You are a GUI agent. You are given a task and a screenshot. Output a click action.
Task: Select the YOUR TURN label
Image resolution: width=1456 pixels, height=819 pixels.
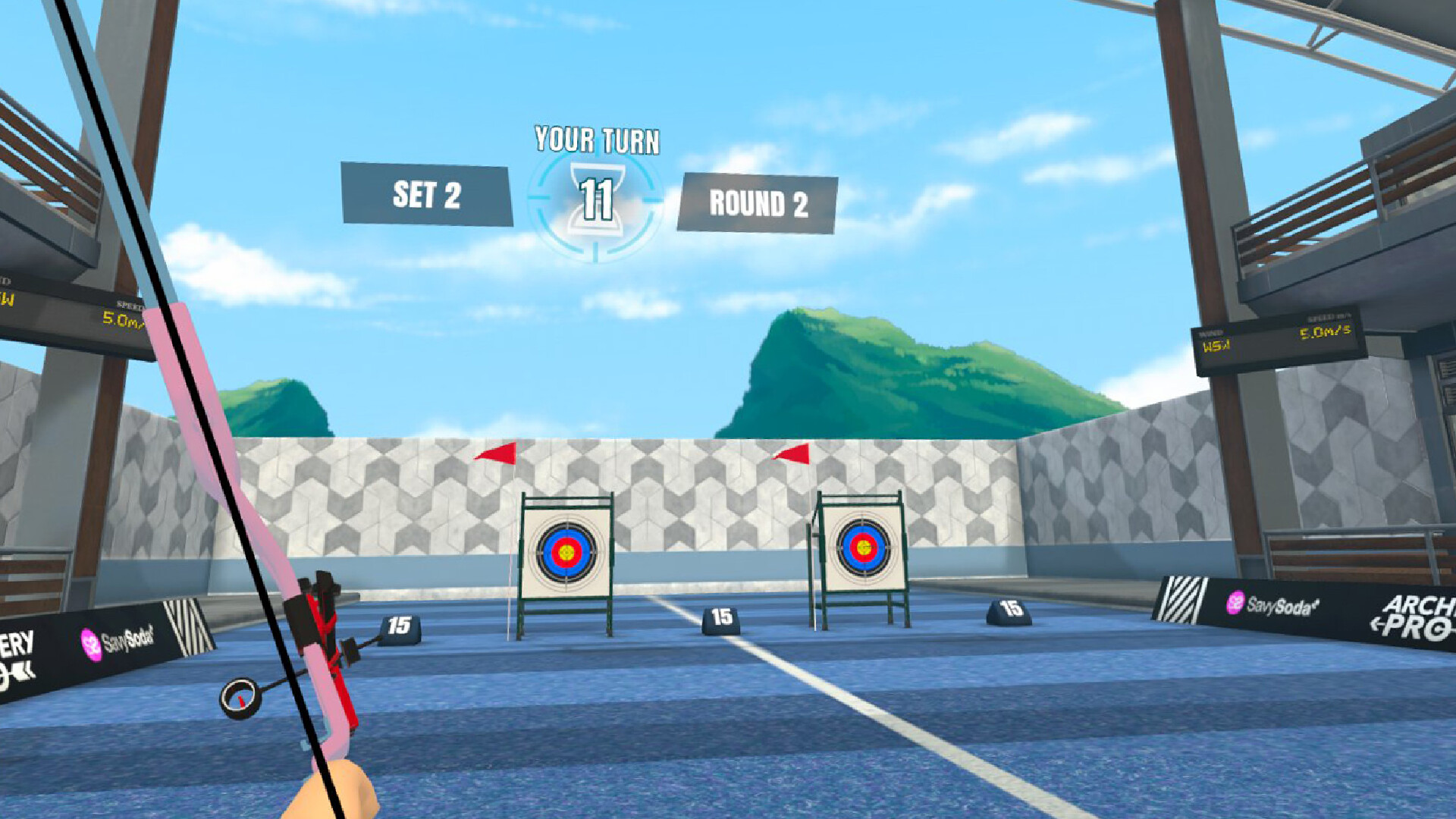coord(598,138)
